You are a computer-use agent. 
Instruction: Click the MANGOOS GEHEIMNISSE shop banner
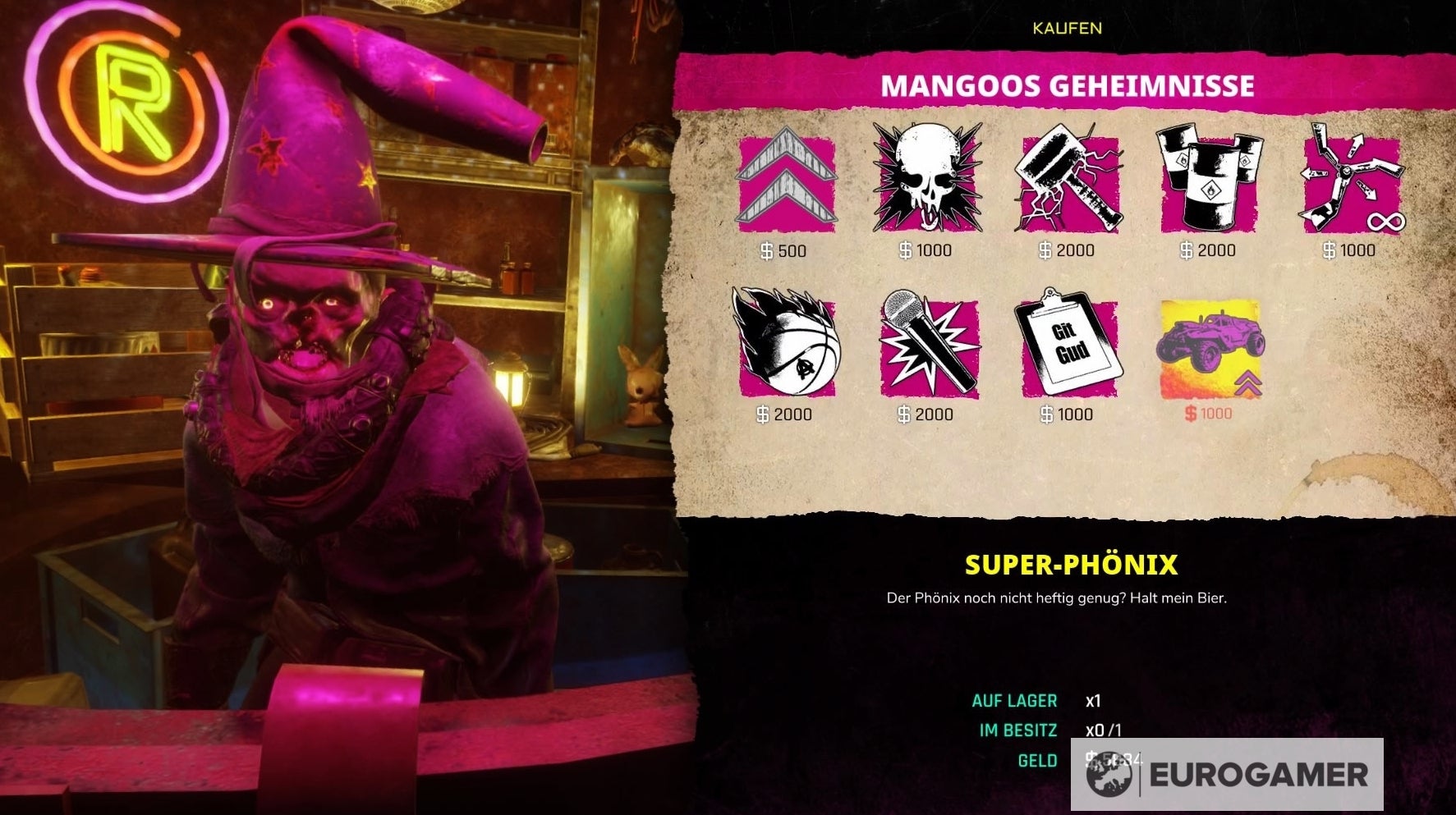(x=1068, y=85)
